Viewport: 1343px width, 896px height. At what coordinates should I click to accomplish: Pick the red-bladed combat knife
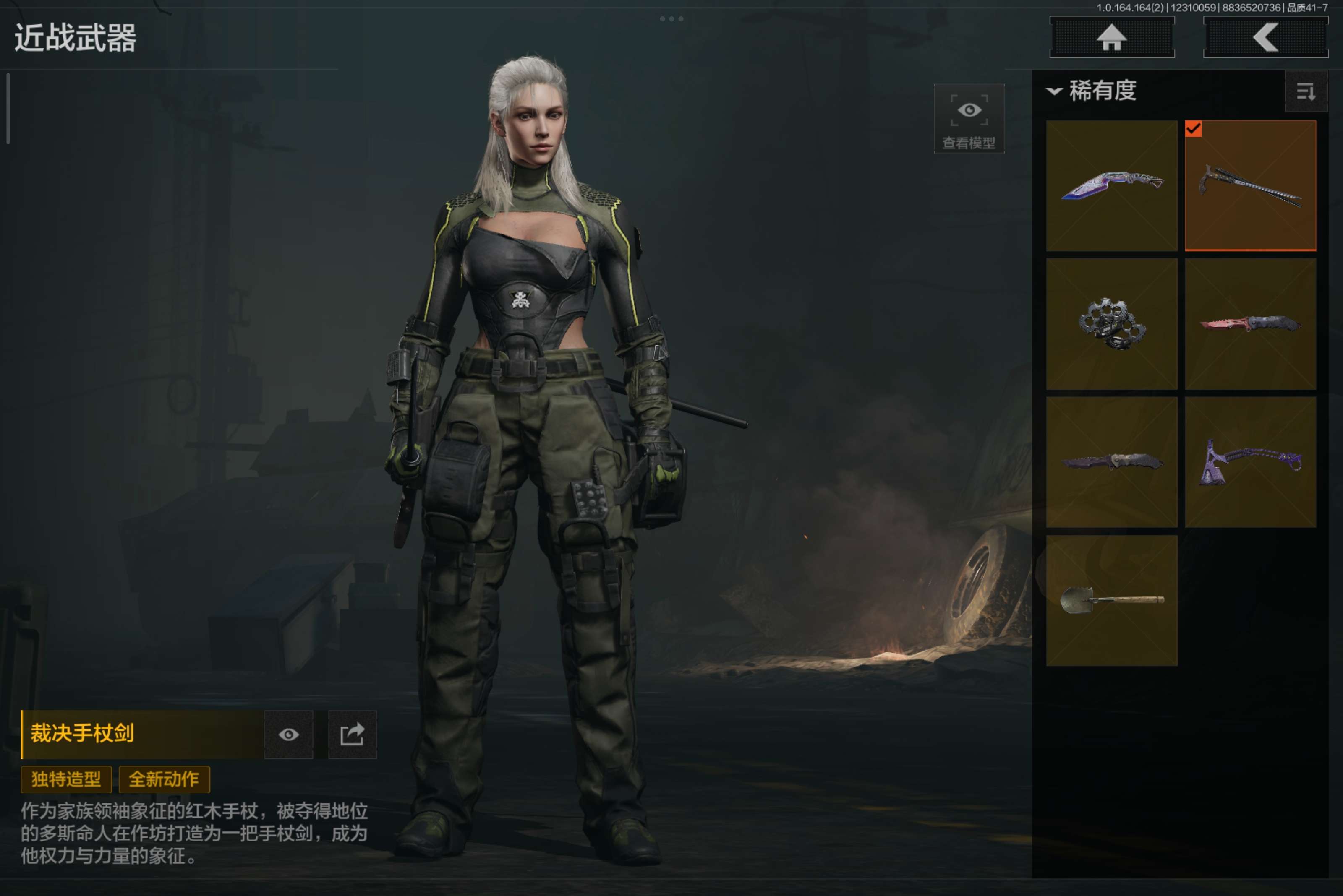point(1250,324)
